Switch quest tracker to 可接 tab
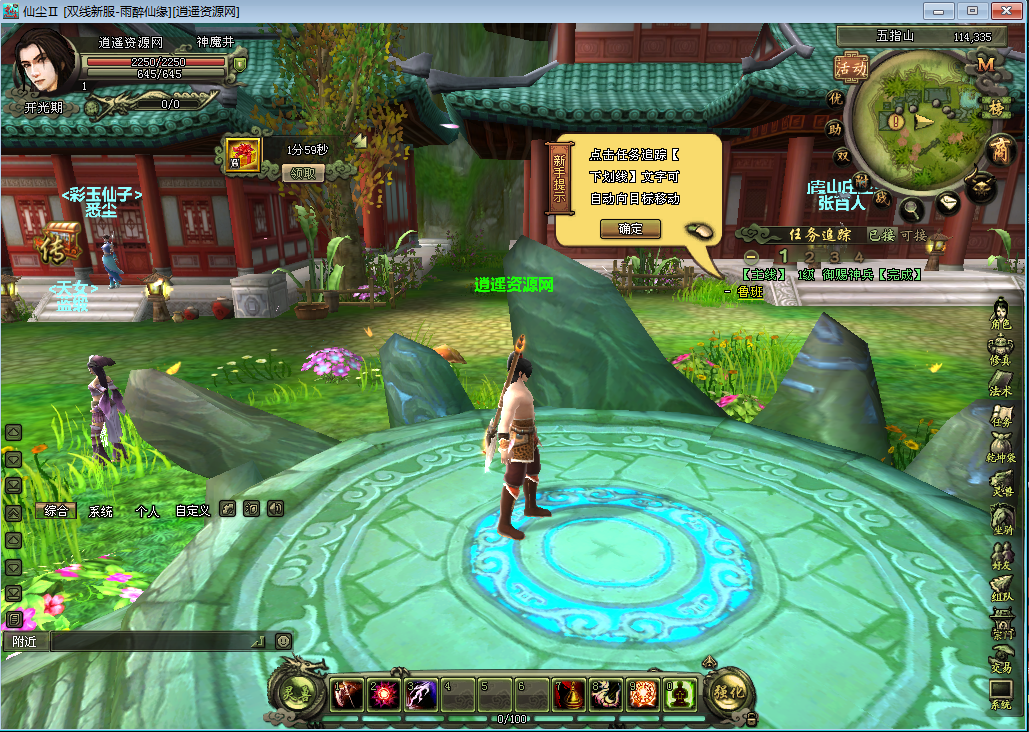1029x732 pixels. coord(914,235)
